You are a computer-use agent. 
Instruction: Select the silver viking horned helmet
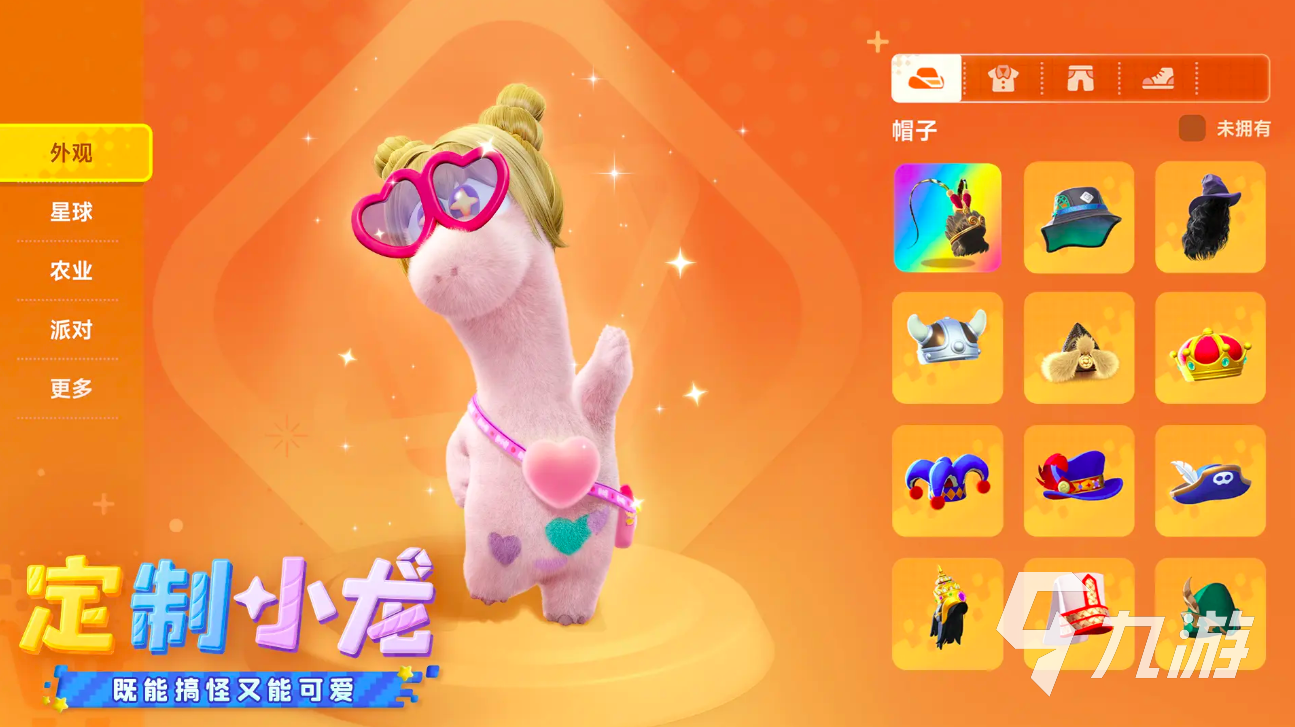click(947, 348)
